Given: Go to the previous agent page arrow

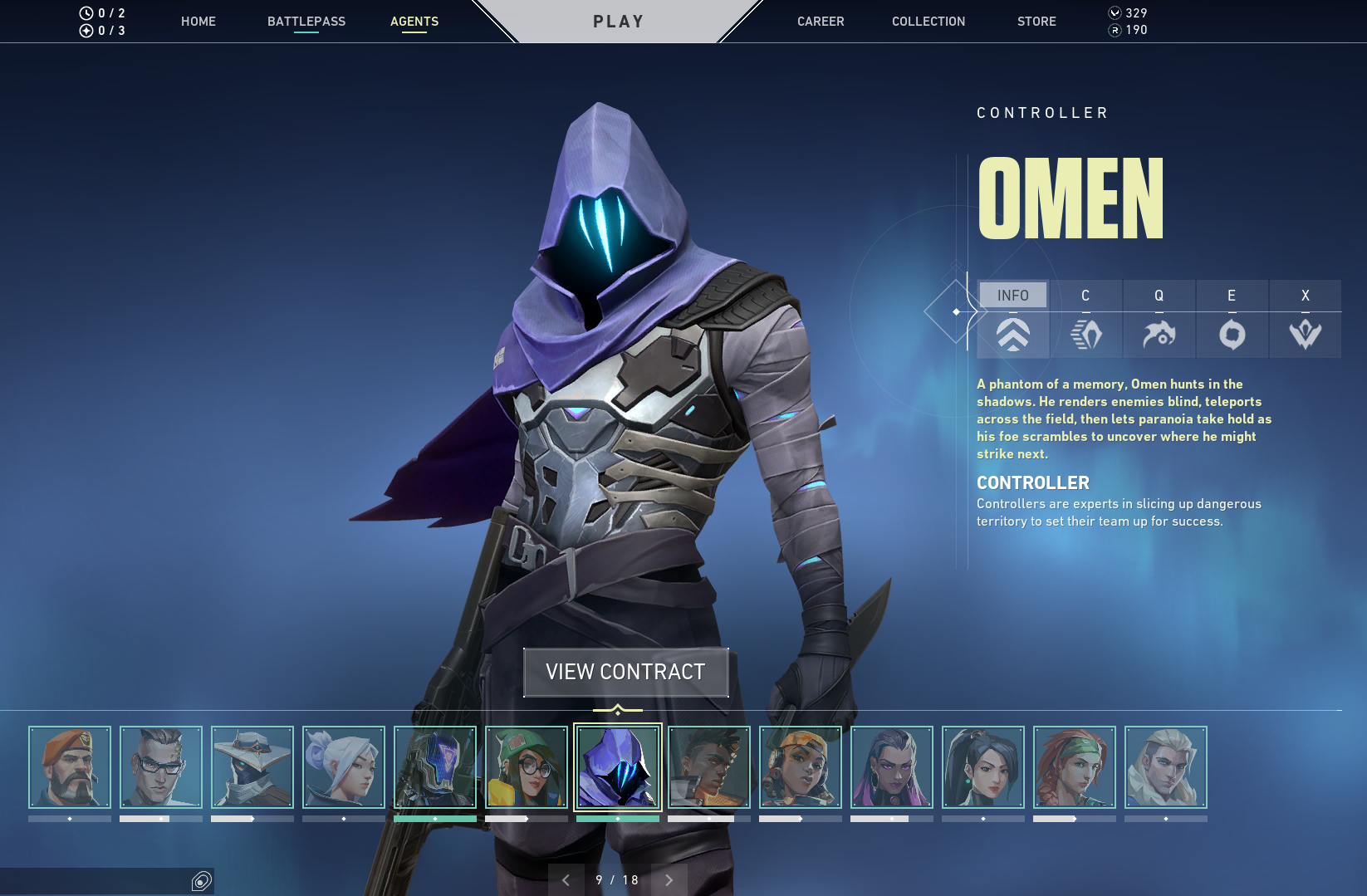Looking at the screenshot, I should [566, 880].
